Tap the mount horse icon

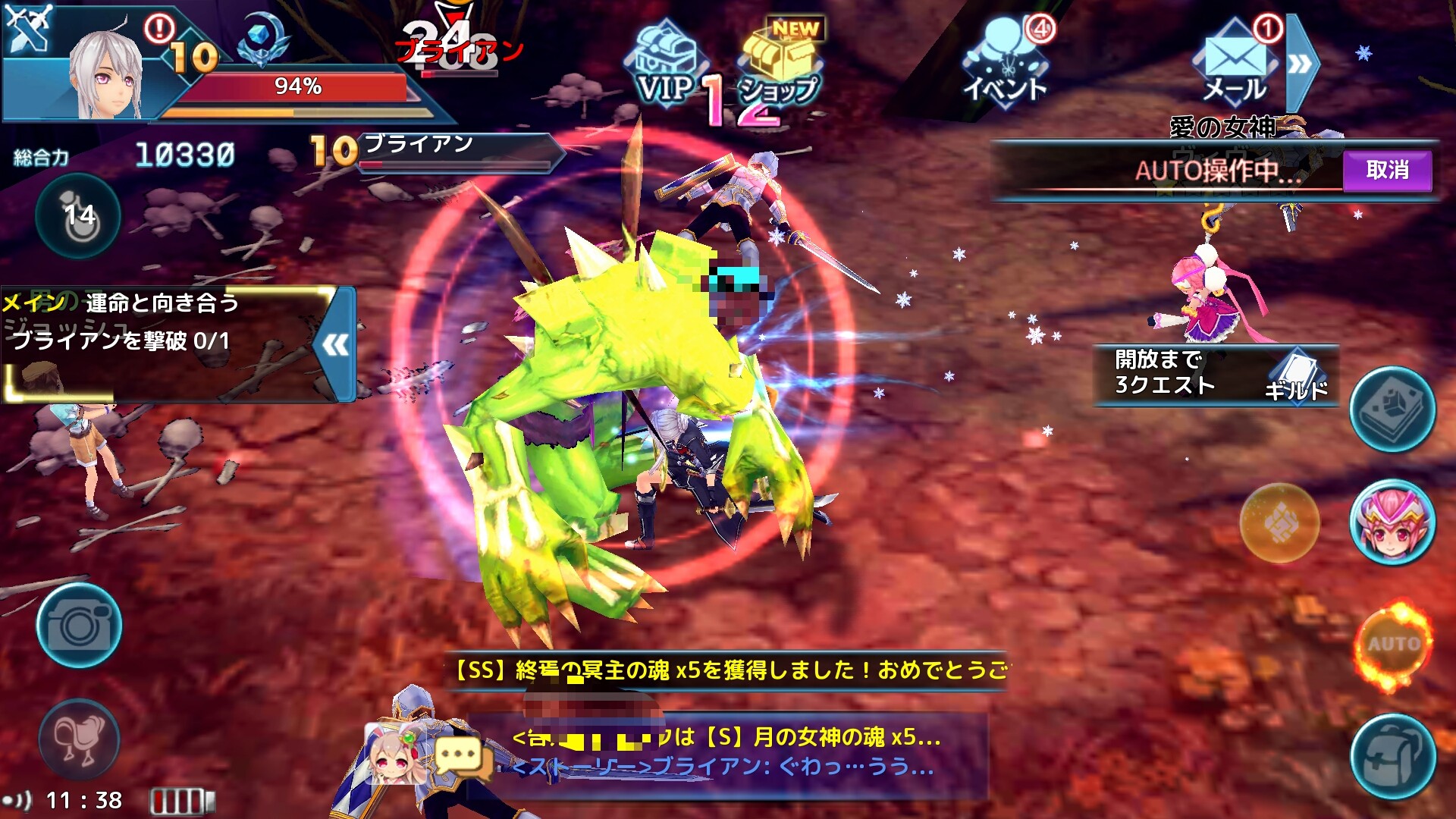[x=79, y=739]
